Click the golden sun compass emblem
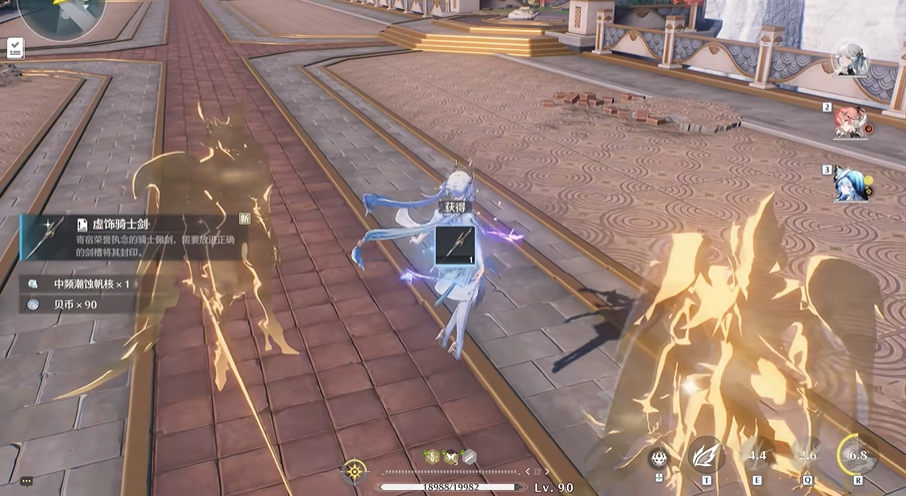Viewport: 906px width, 496px height. point(353,470)
